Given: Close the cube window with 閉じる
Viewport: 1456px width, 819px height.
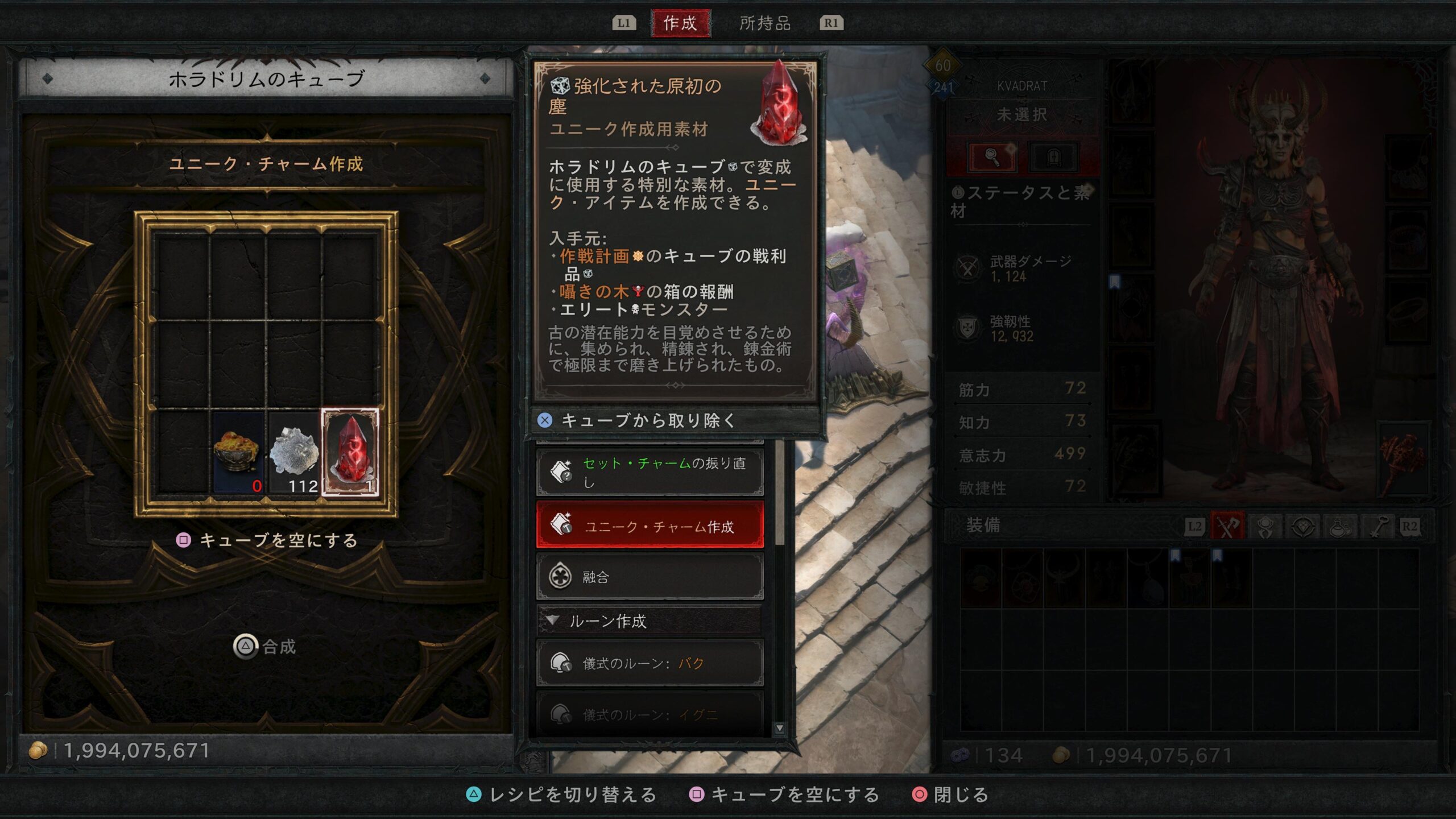Looking at the screenshot, I should (x=951, y=795).
